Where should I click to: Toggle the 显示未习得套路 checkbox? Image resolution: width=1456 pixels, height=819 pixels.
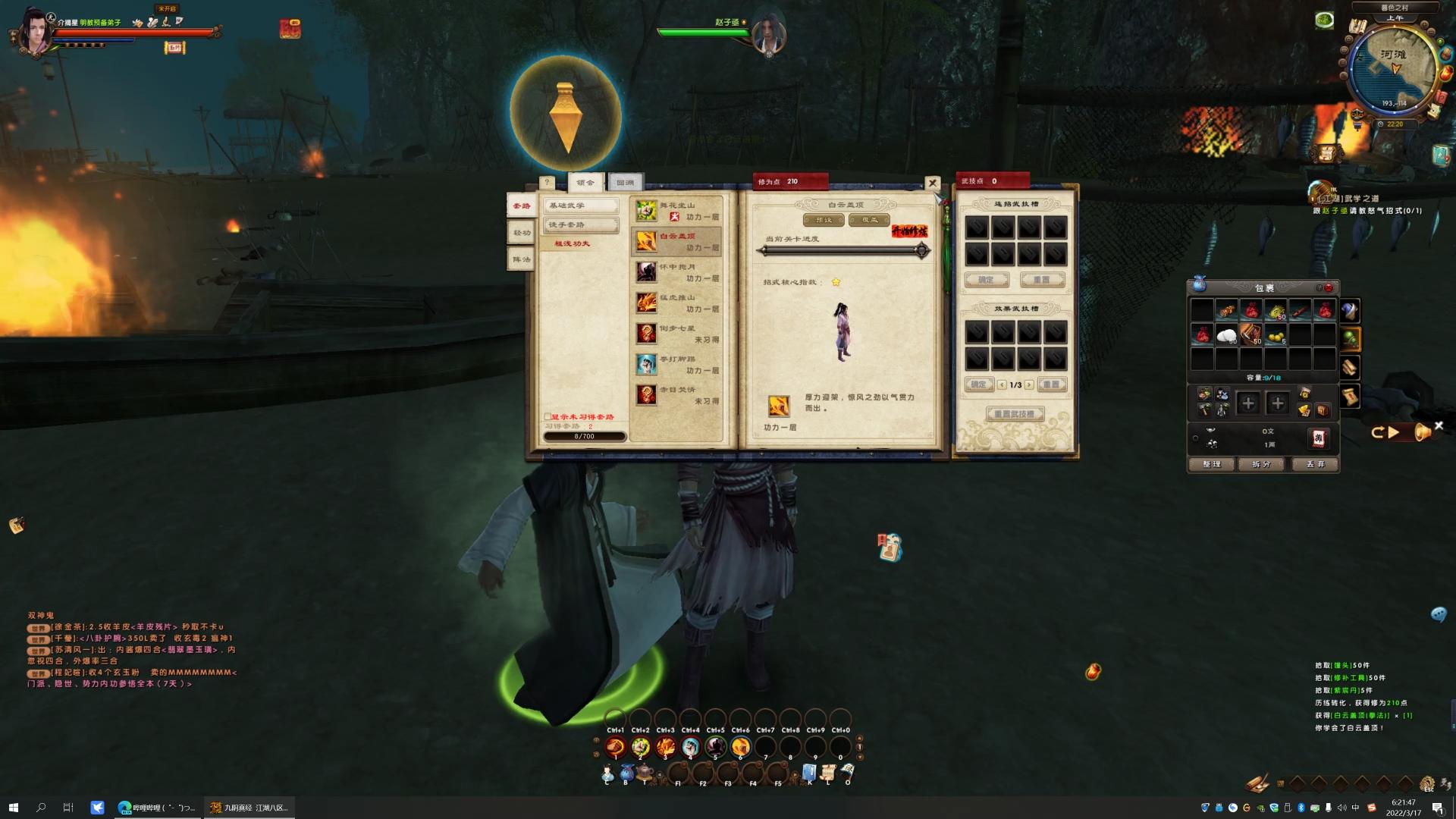(548, 417)
